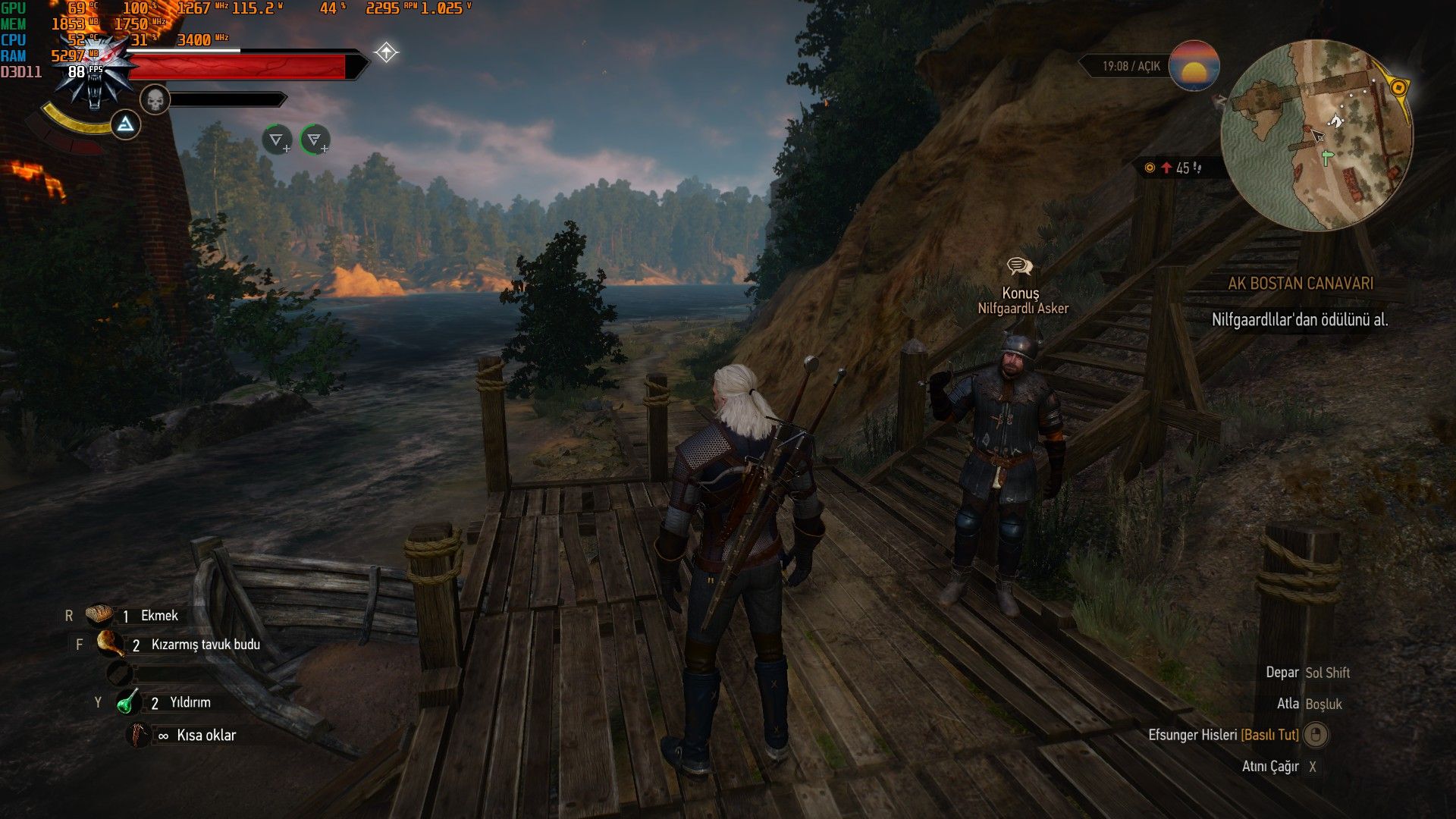Click the diamond compass marker icon

(x=386, y=52)
